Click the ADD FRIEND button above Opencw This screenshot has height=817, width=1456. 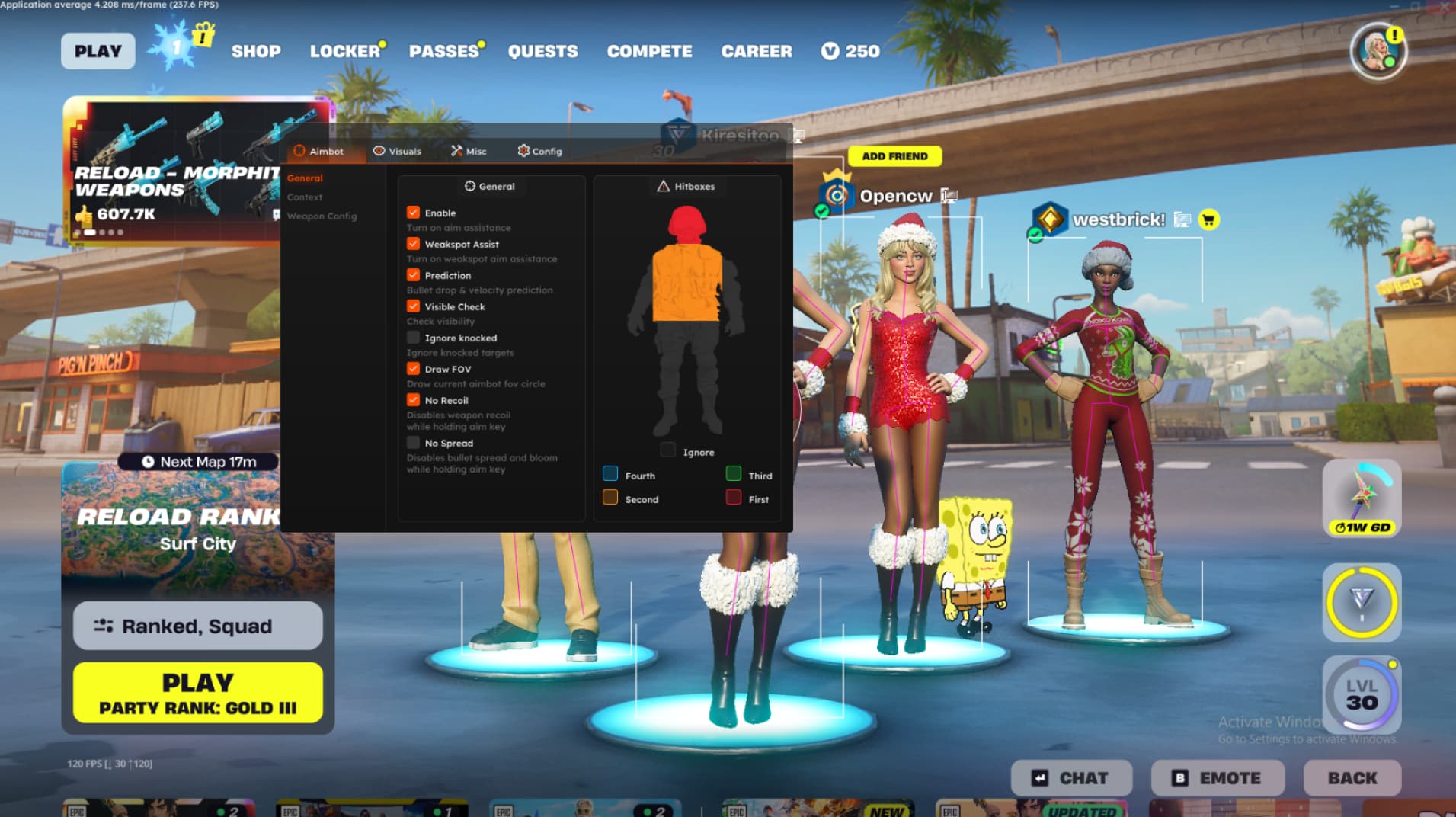point(896,155)
